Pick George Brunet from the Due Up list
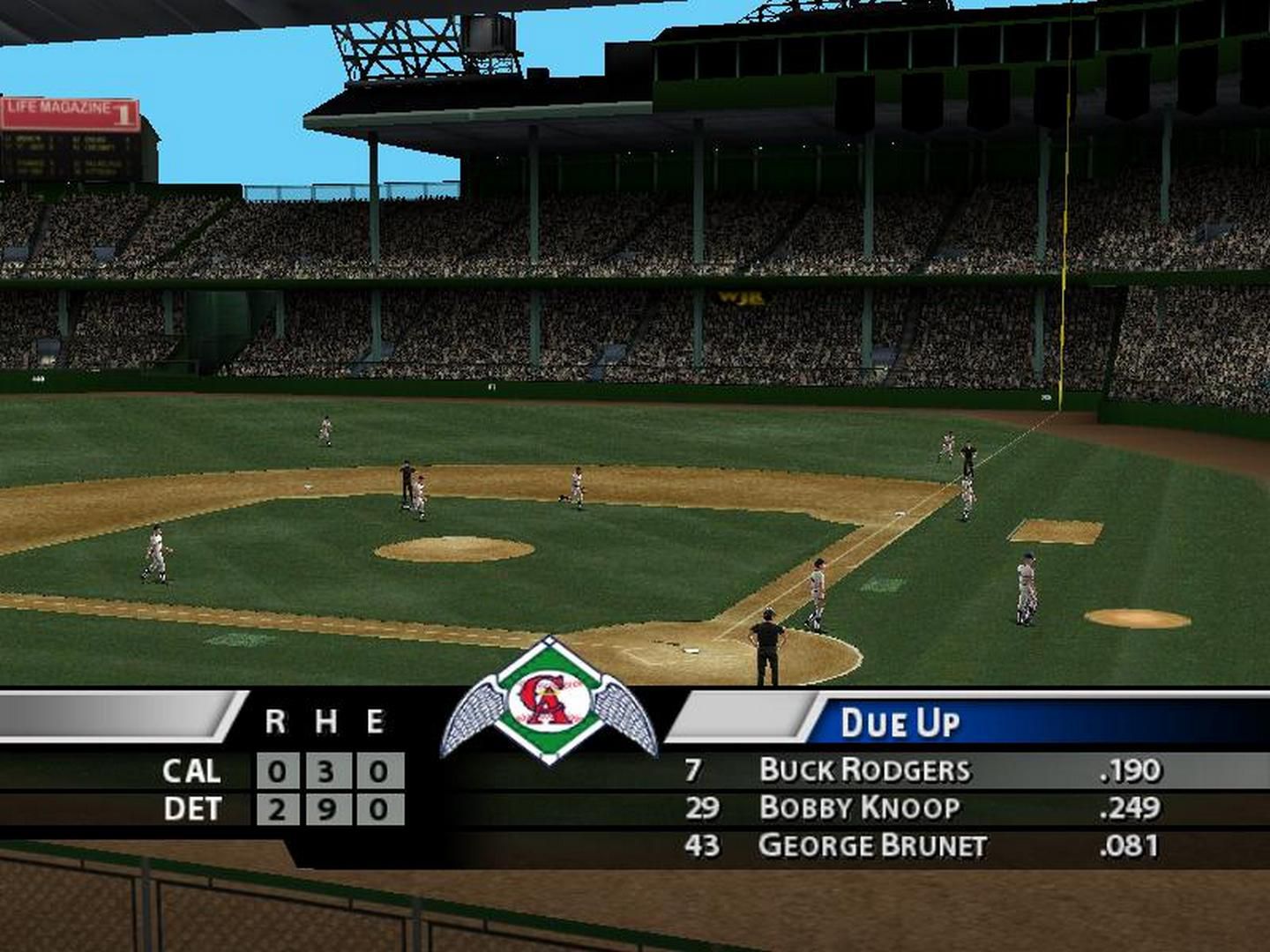1270x952 pixels. click(x=871, y=846)
